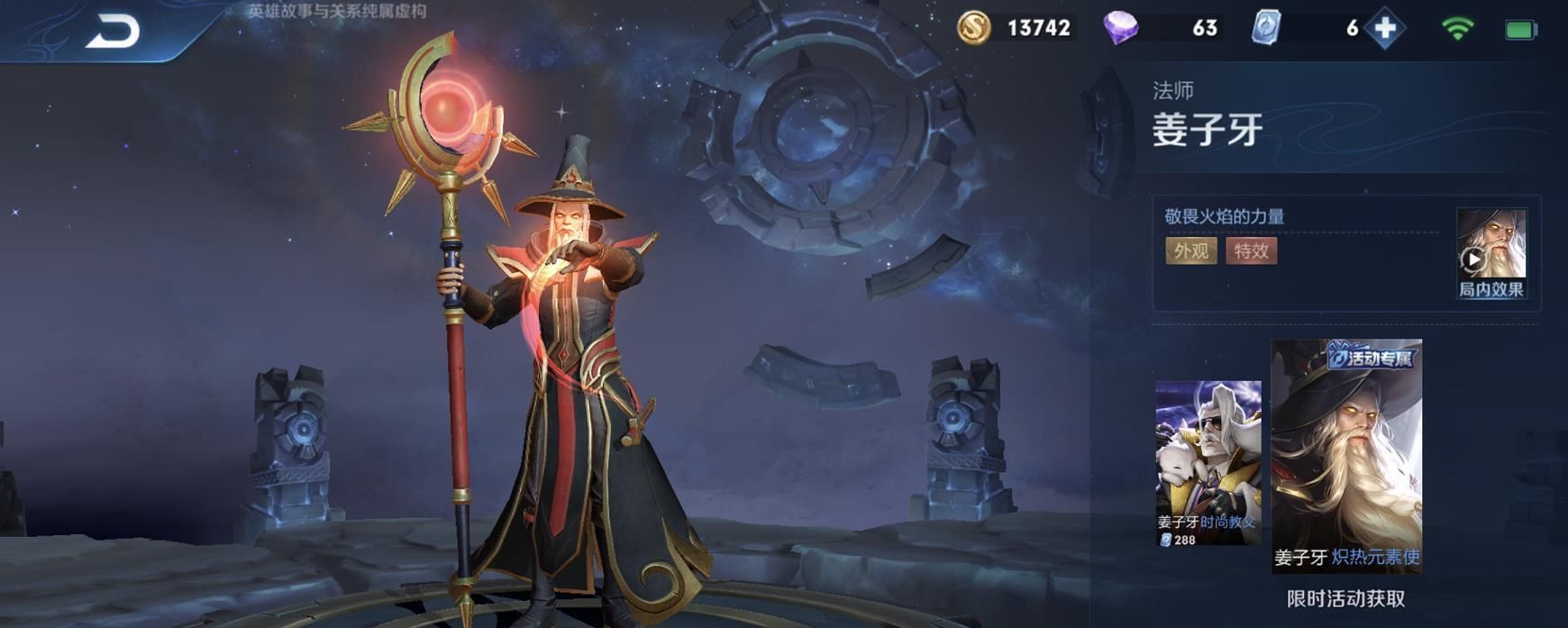Screen dimensions: 1568x628
Task: Go back using the return arrow
Action: tap(113, 32)
